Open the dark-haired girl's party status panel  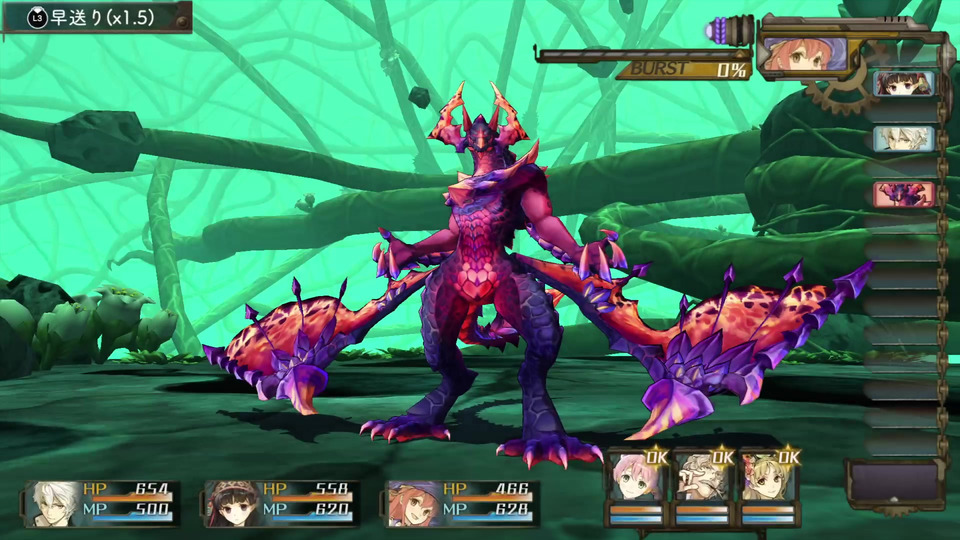(281, 503)
